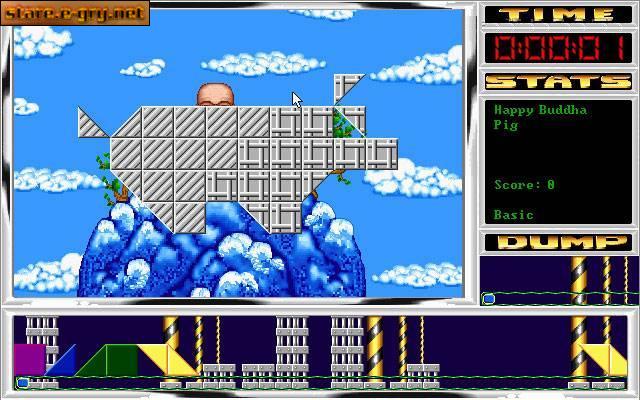This screenshot has width=640, height=400.
Task: Click the DUMP button
Action: (556, 242)
